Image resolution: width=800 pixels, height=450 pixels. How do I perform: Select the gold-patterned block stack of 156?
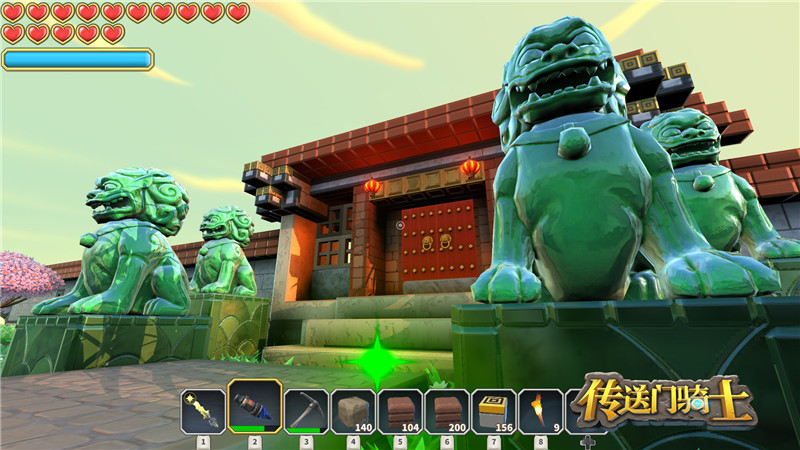tap(494, 411)
